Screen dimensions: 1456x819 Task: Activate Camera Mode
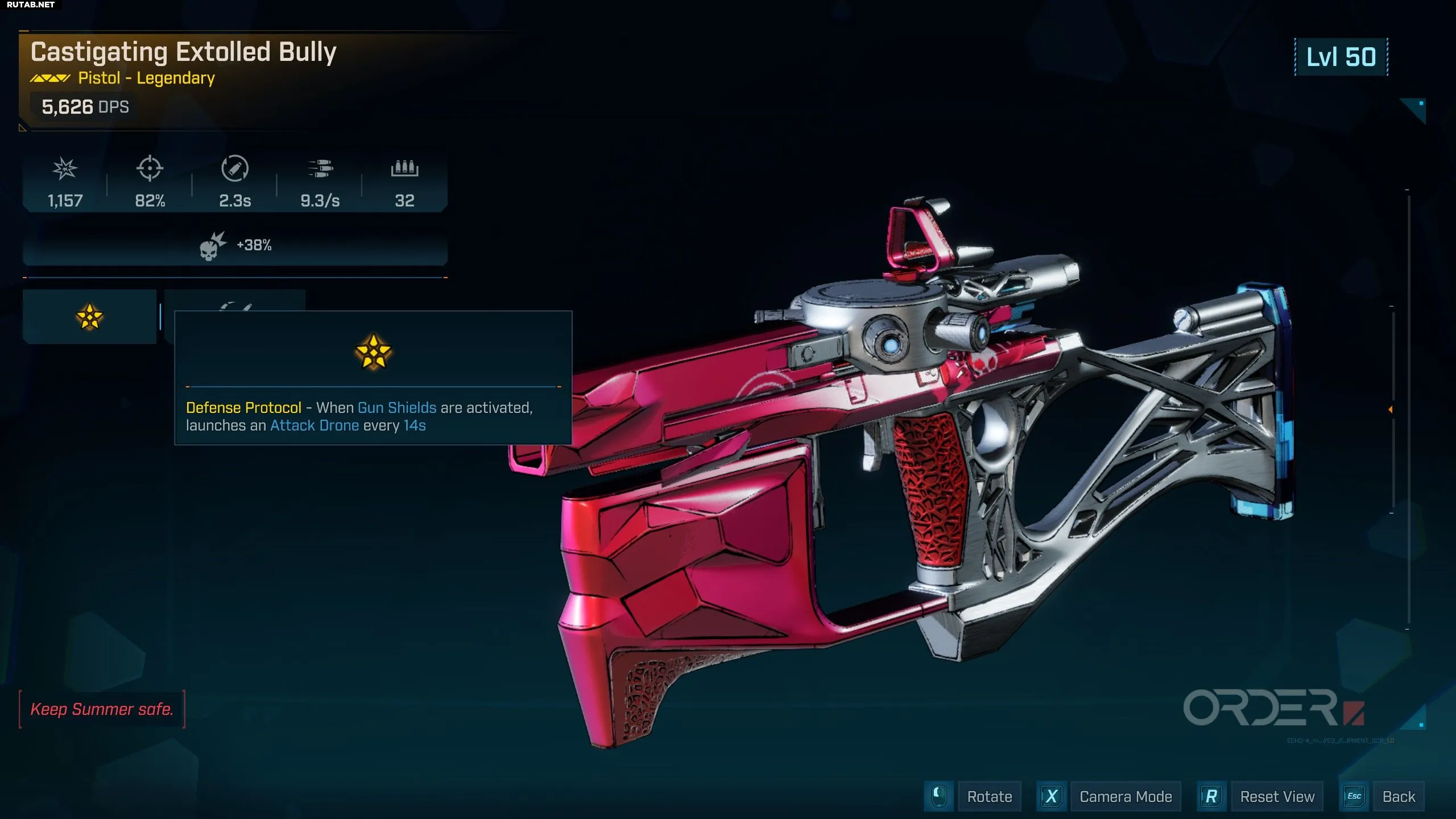[x=1125, y=797]
